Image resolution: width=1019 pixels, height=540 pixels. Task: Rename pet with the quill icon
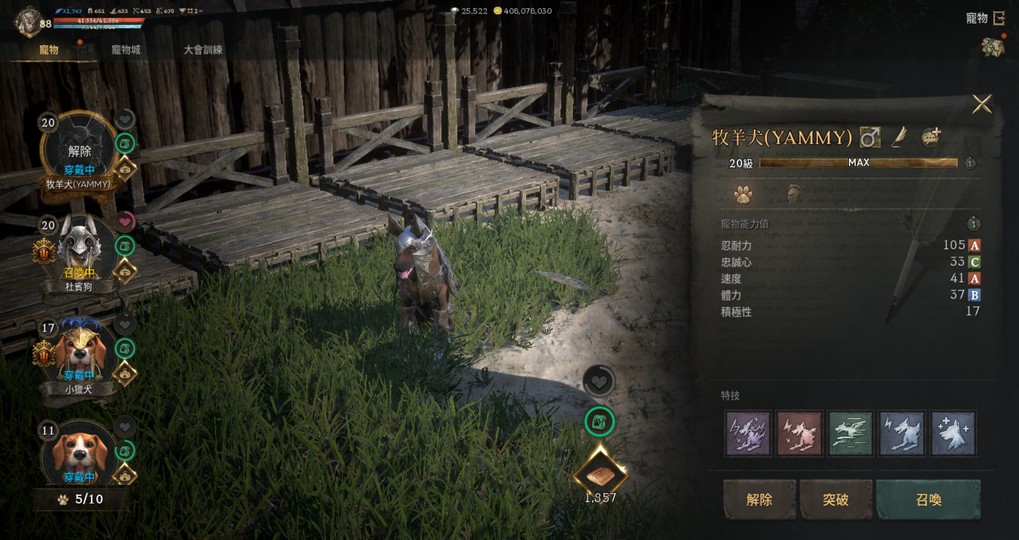[900, 136]
